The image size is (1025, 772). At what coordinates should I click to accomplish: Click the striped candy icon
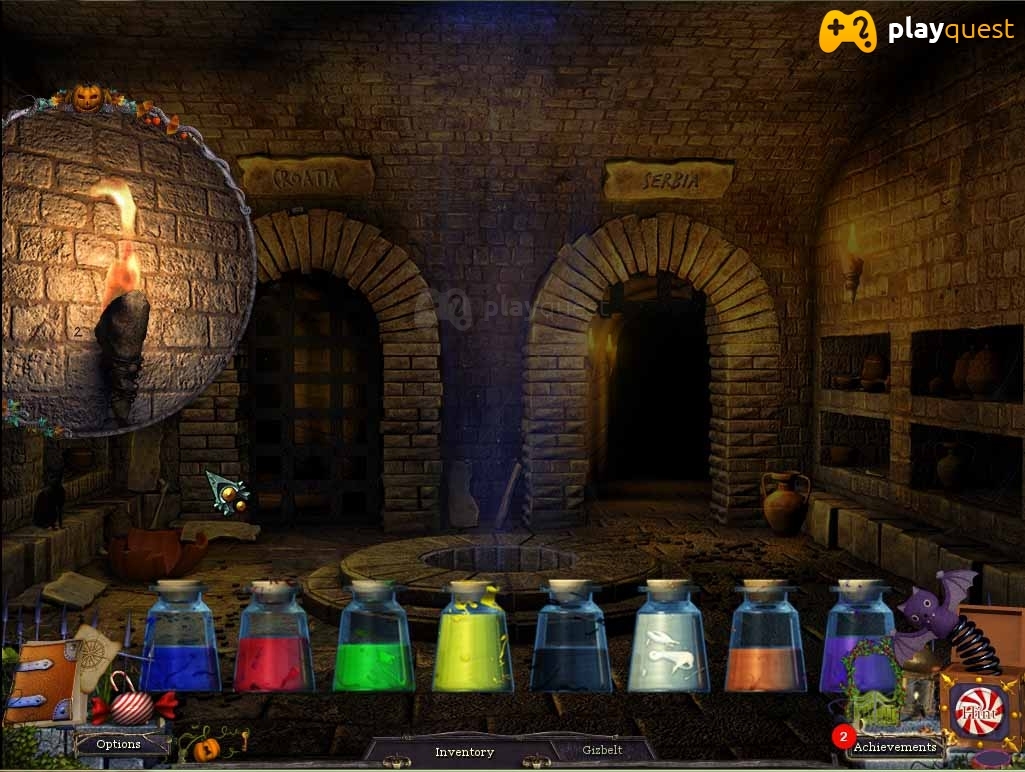click(133, 705)
